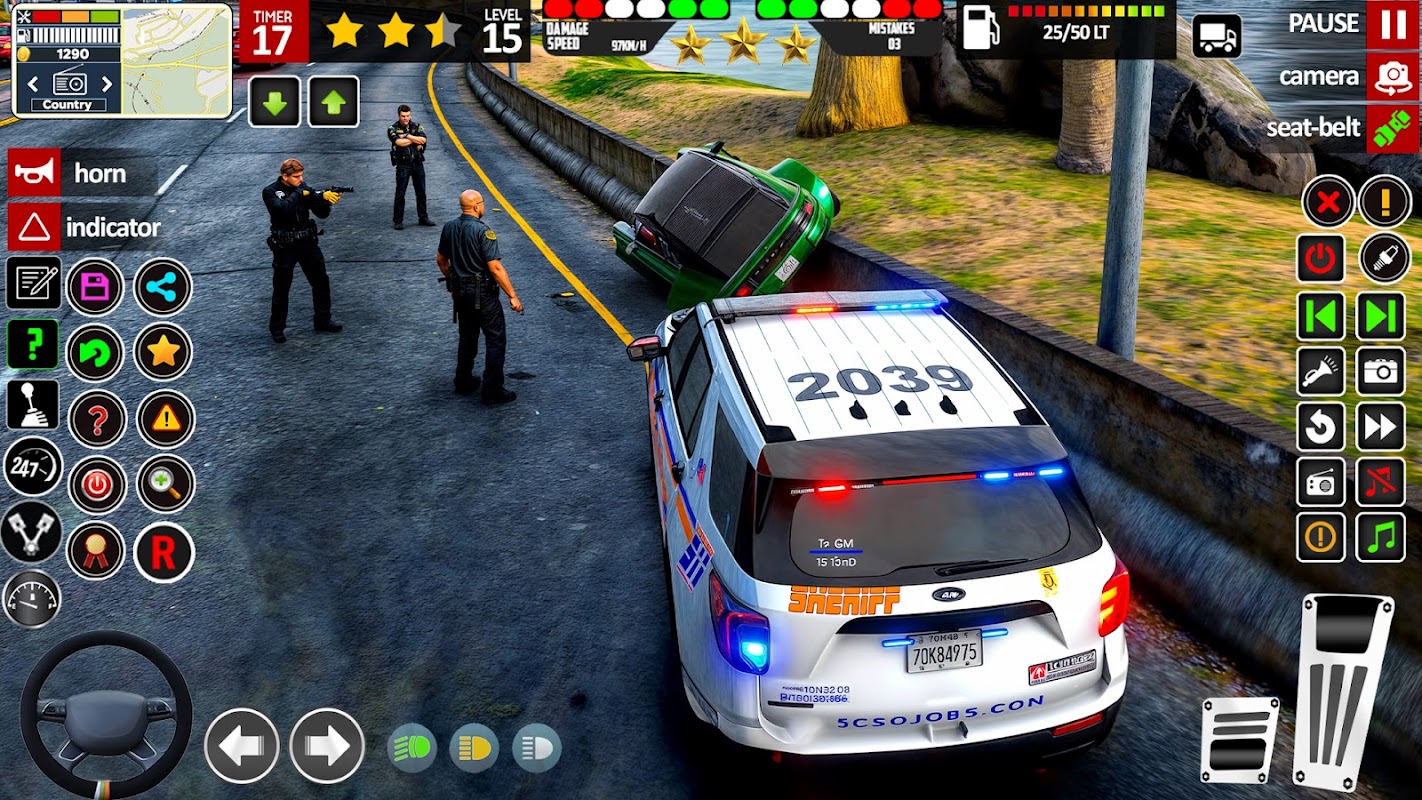Click the green down arrow button
The width and height of the screenshot is (1422, 800).
coord(274,101)
